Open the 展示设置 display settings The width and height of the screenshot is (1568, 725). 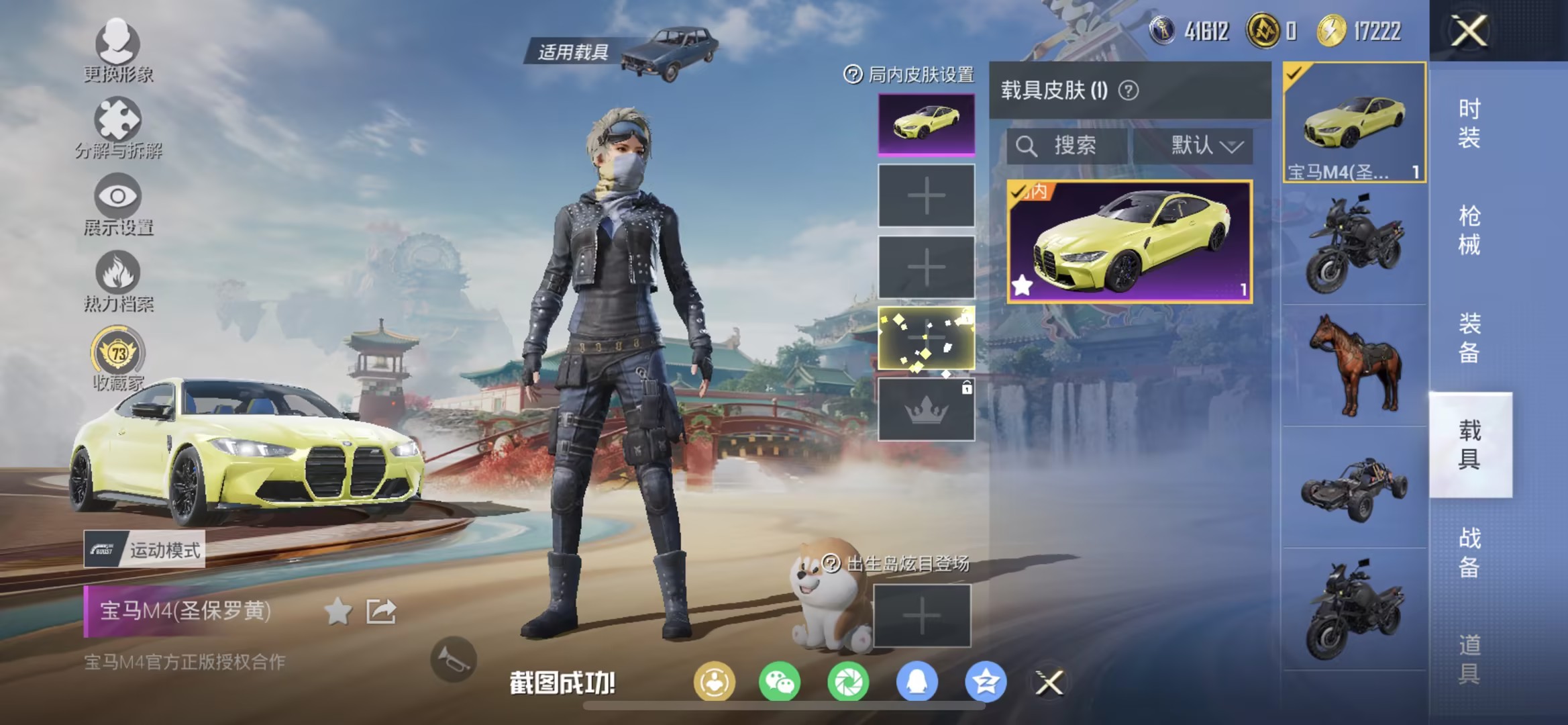(x=117, y=208)
